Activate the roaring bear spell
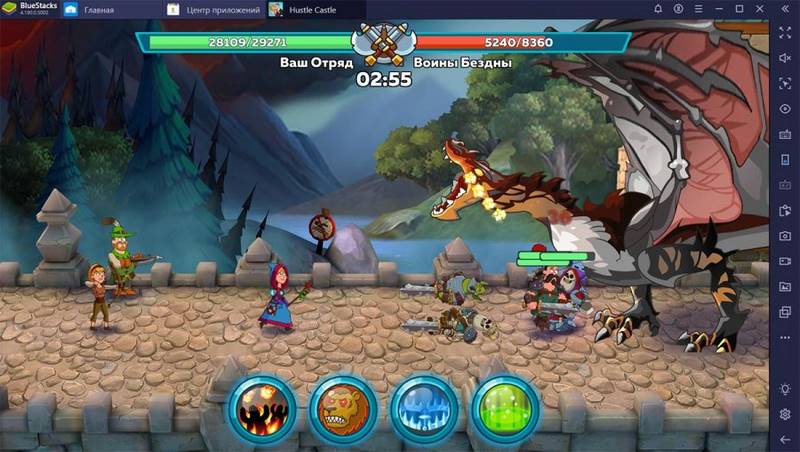This screenshot has height=452, width=800. click(343, 408)
